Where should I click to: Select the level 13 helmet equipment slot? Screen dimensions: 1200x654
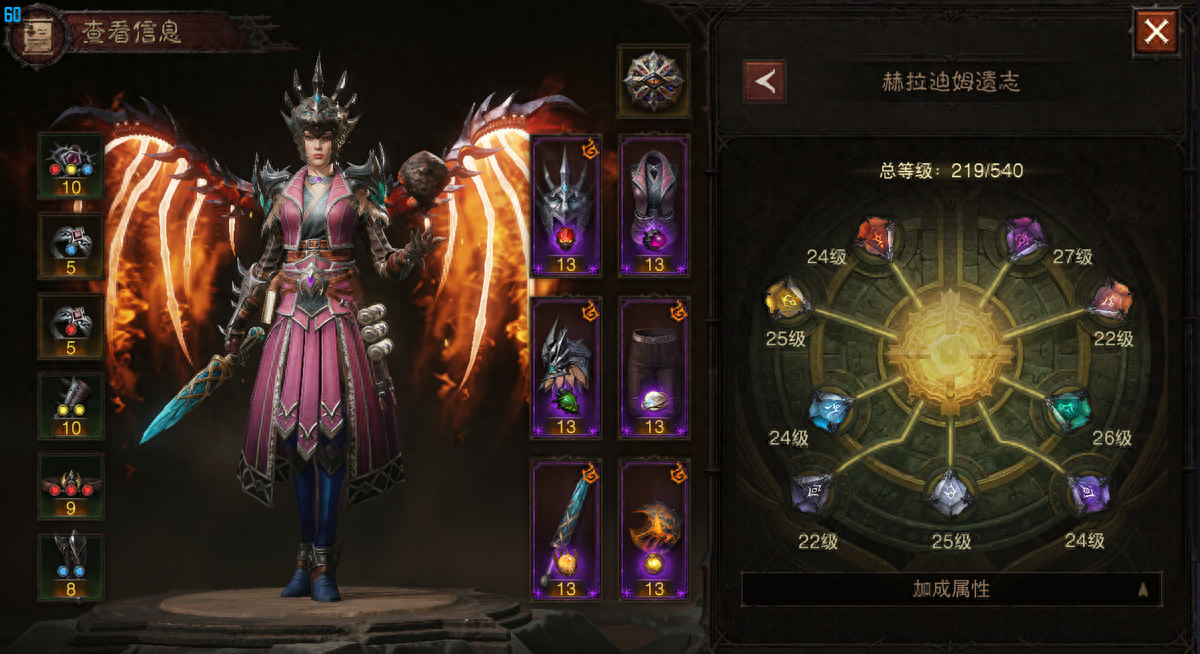[566, 205]
